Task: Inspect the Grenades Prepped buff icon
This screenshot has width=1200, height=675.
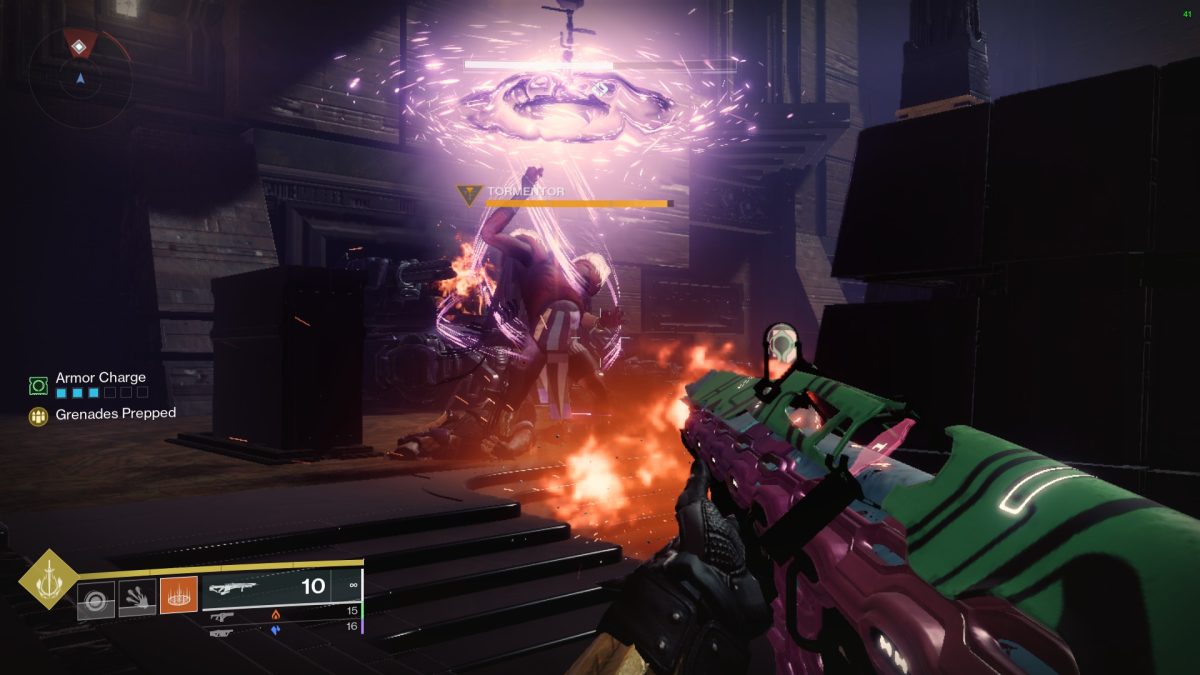Action: [x=39, y=416]
